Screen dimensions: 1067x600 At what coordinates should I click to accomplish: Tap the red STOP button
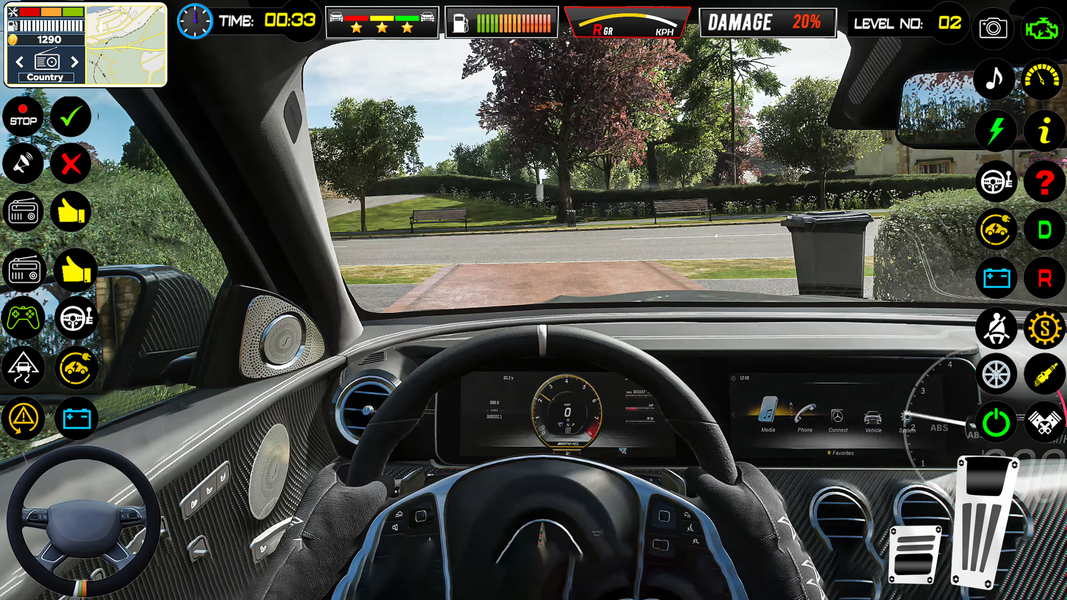point(22,118)
